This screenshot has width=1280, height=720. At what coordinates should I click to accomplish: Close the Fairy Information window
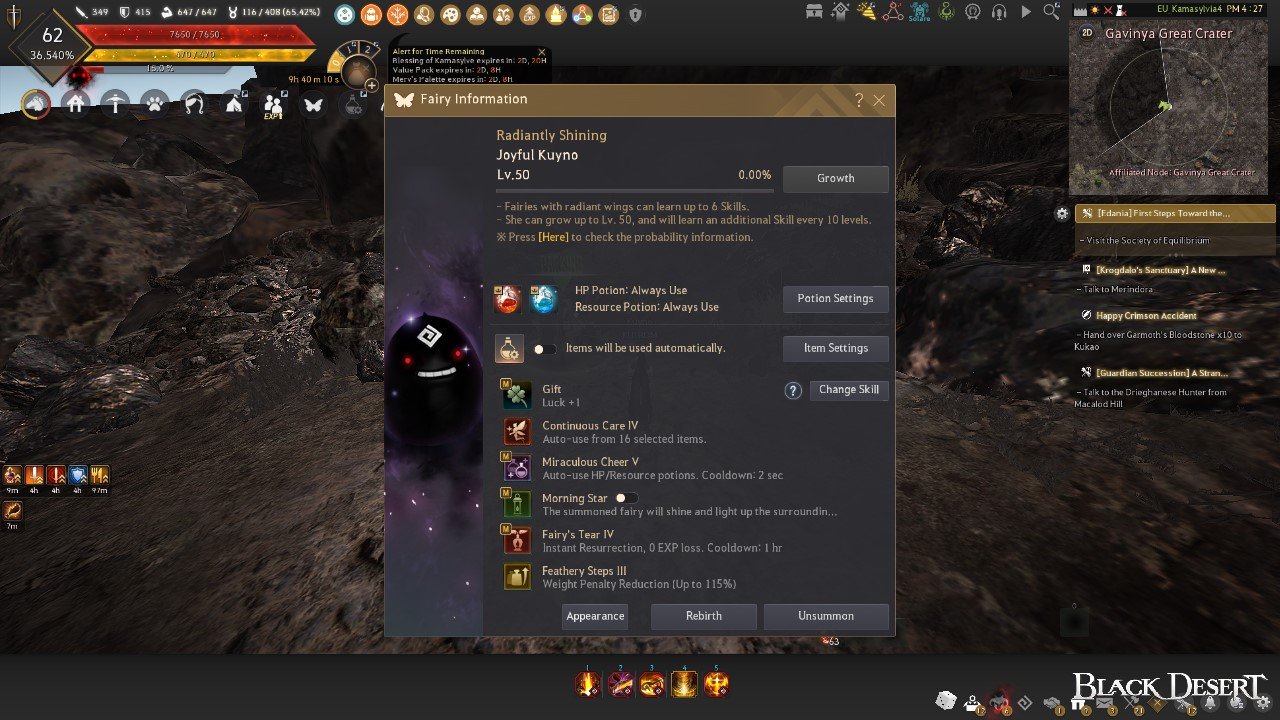879,100
